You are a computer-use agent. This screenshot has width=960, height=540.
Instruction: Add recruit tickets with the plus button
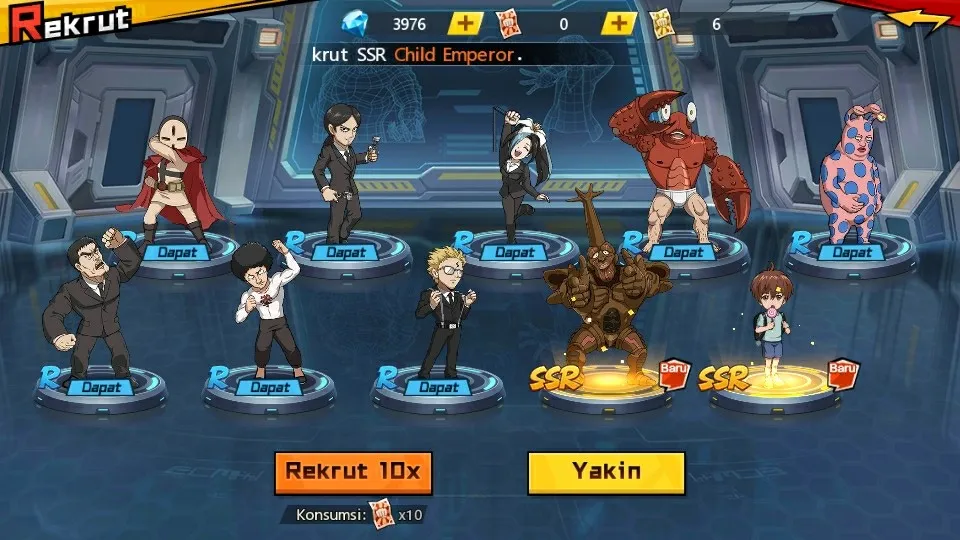[x=620, y=24]
